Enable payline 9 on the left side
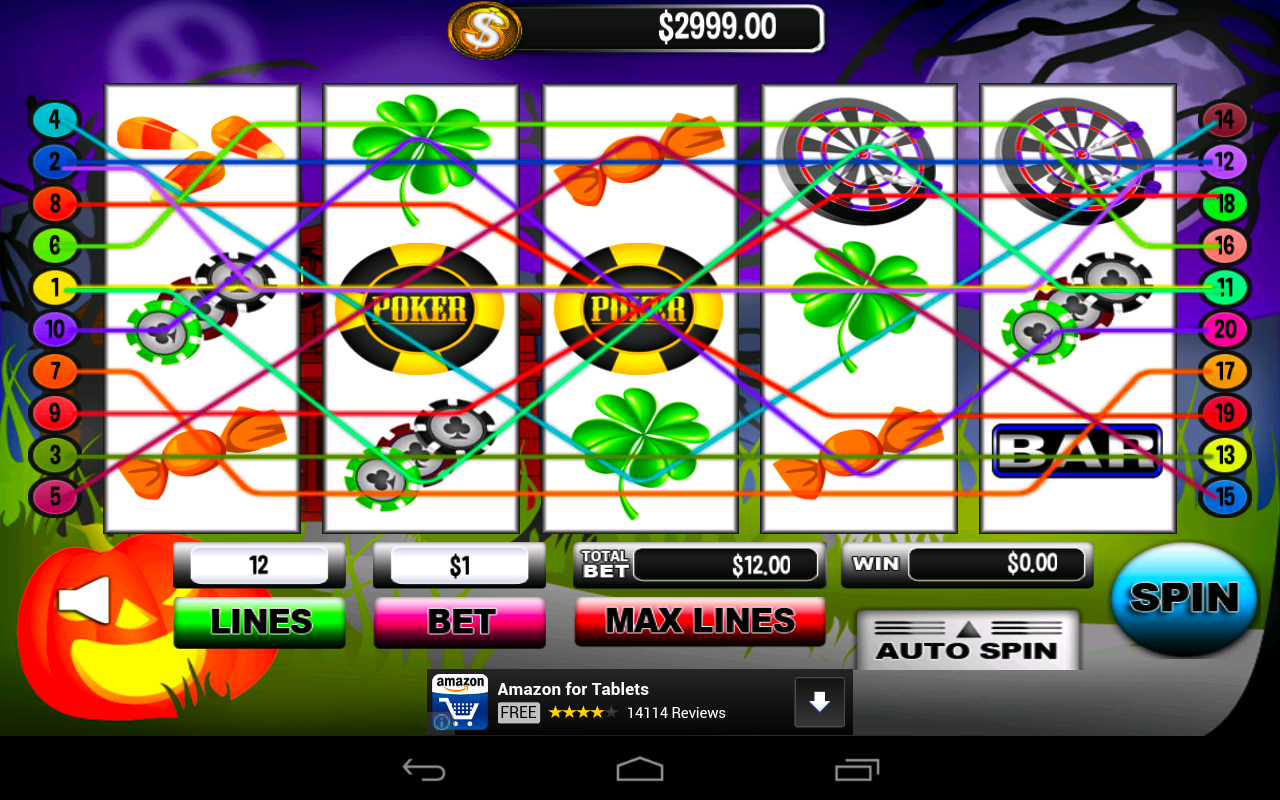The width and height of the screenshot is (1280, 800). pyautogui.click(x=55, y=412)
